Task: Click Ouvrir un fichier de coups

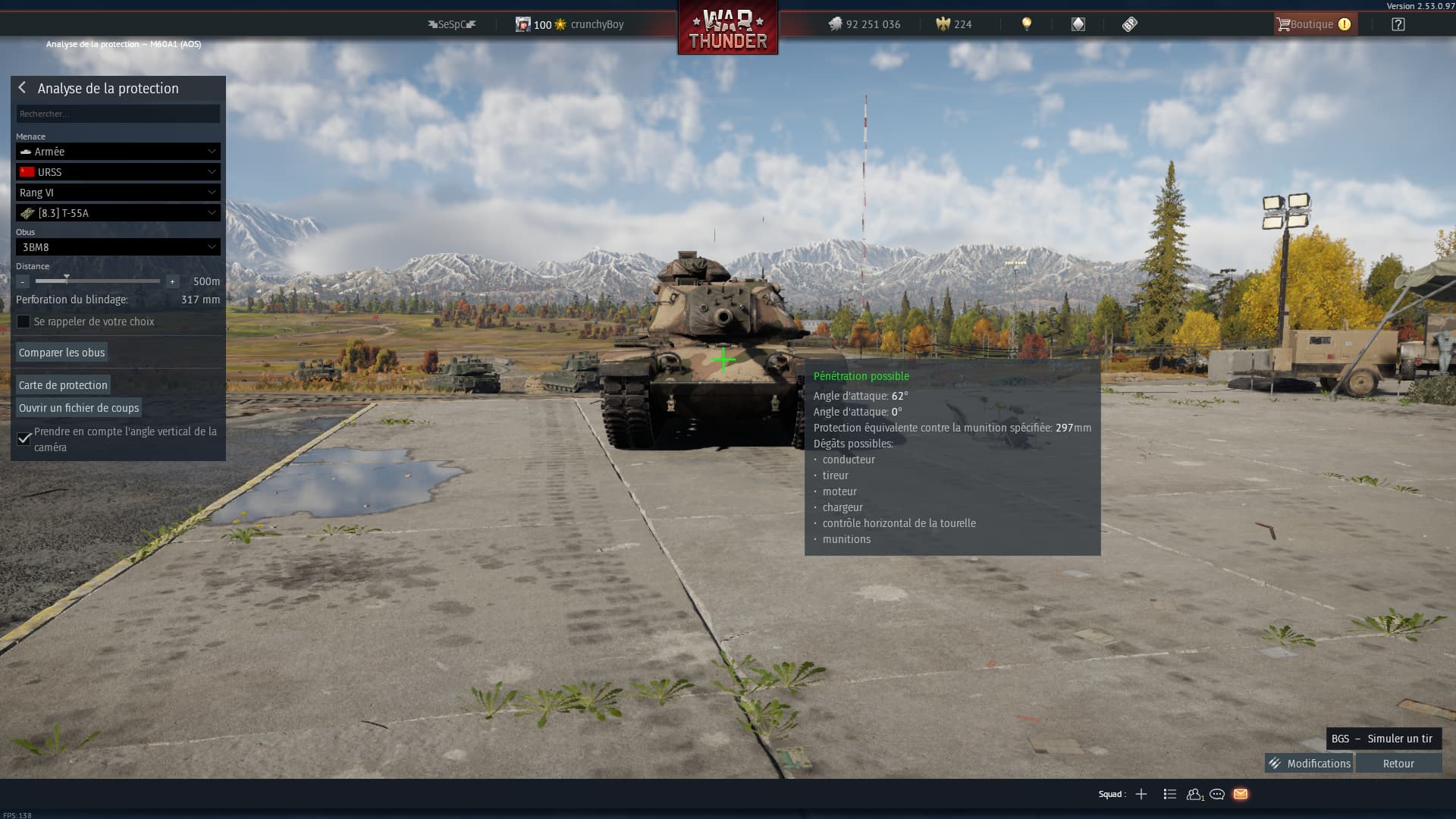Action: click(79, 408)
